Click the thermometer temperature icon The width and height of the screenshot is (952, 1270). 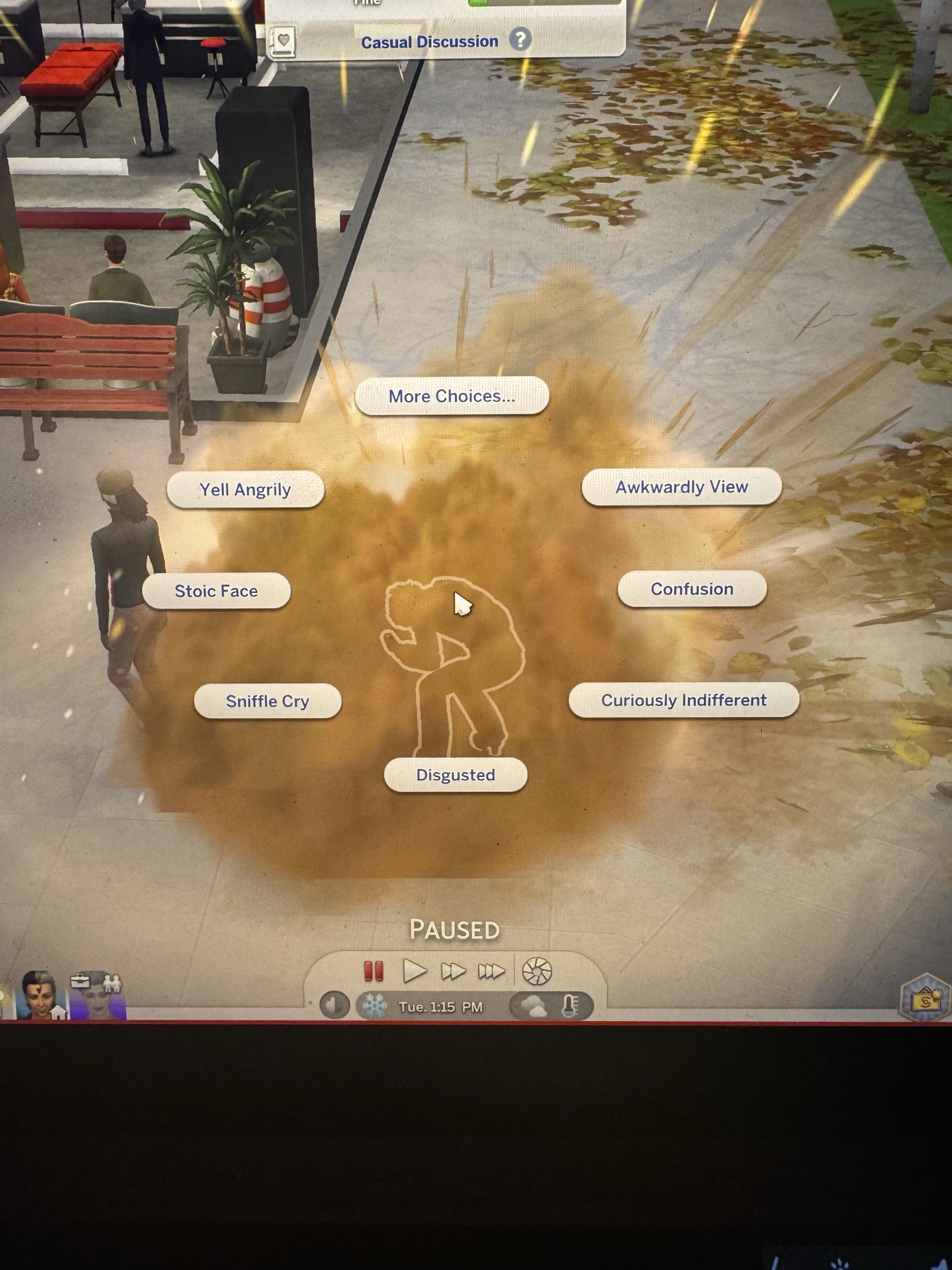pos(570,1006)
